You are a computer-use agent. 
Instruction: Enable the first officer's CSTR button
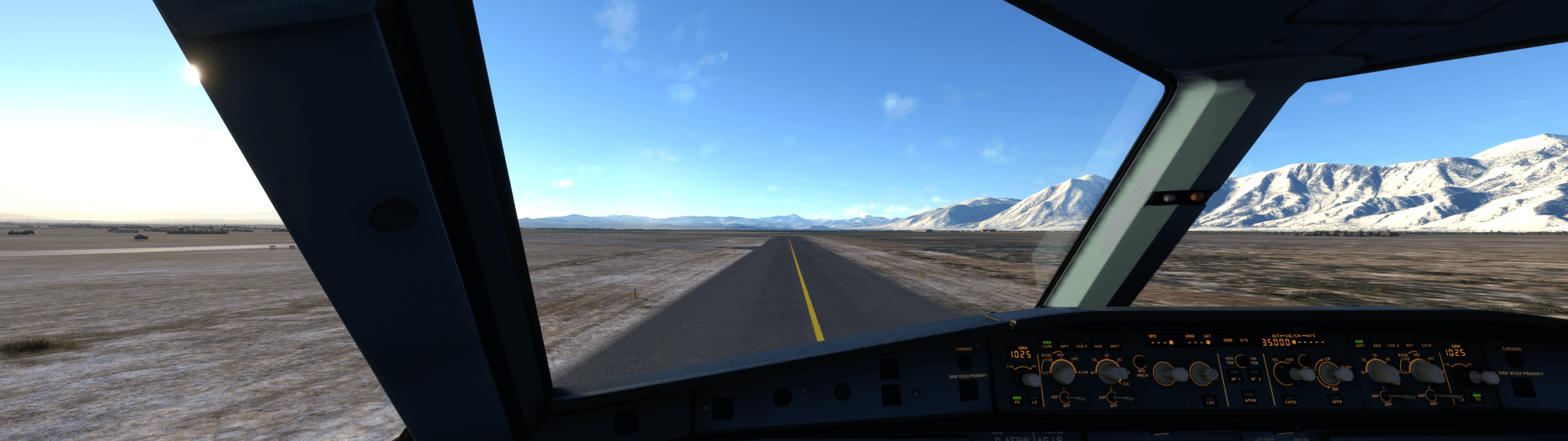pyautogui.click(x=1426, y=343)
